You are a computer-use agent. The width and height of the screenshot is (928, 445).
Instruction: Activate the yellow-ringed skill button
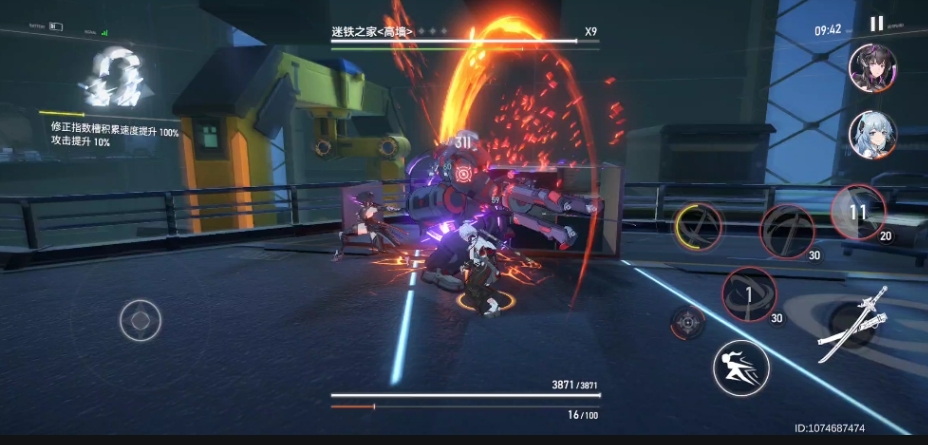(x=700, y=228)
